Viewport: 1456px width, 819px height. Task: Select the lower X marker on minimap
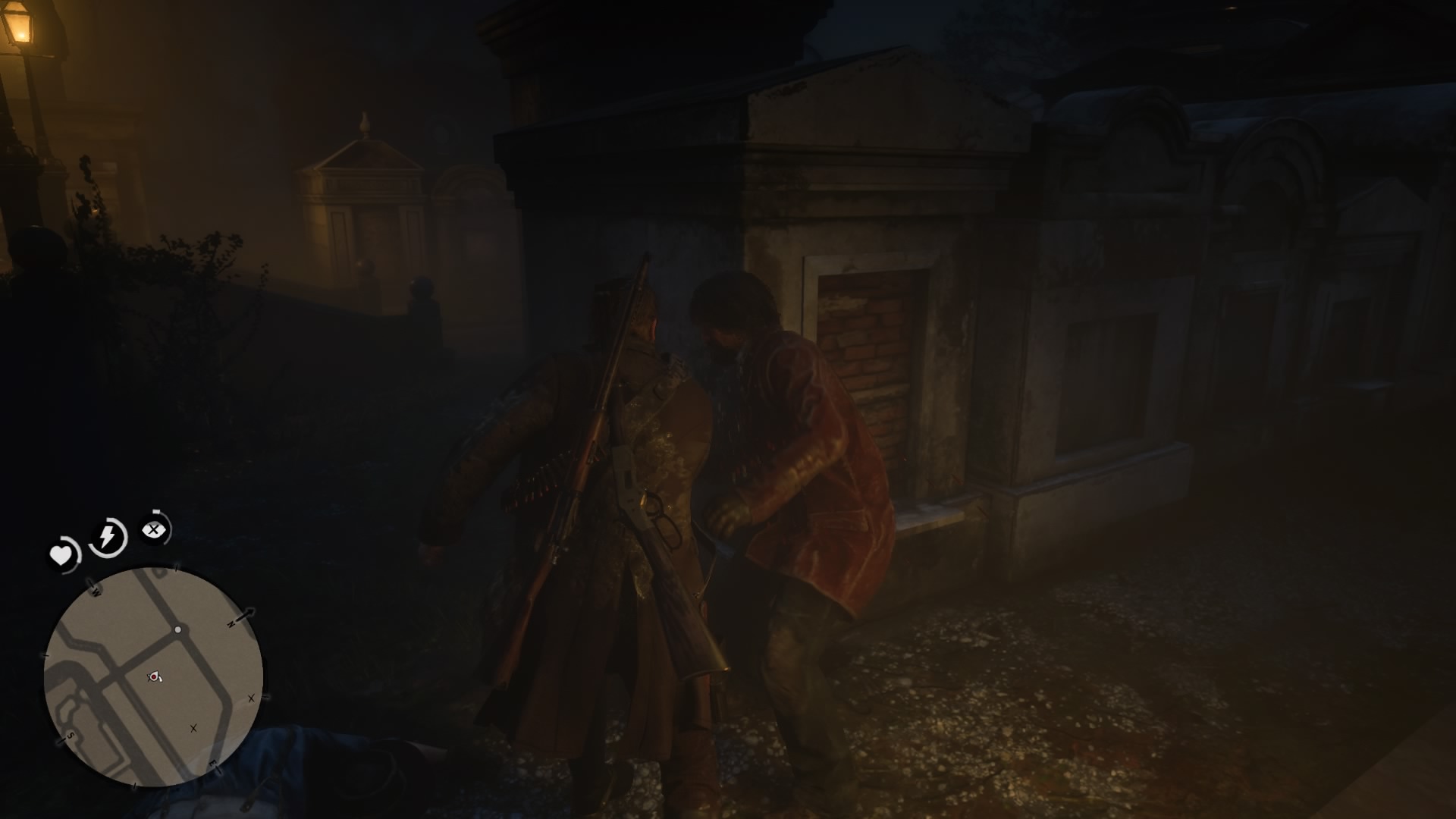(193, 729)
